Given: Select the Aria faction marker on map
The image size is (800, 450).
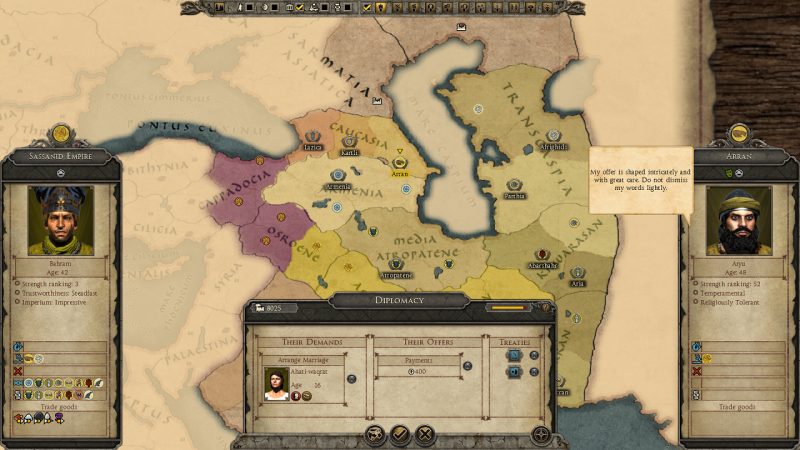Looking at the screenshot, I should pyautogui.click(x=577, y=272).
